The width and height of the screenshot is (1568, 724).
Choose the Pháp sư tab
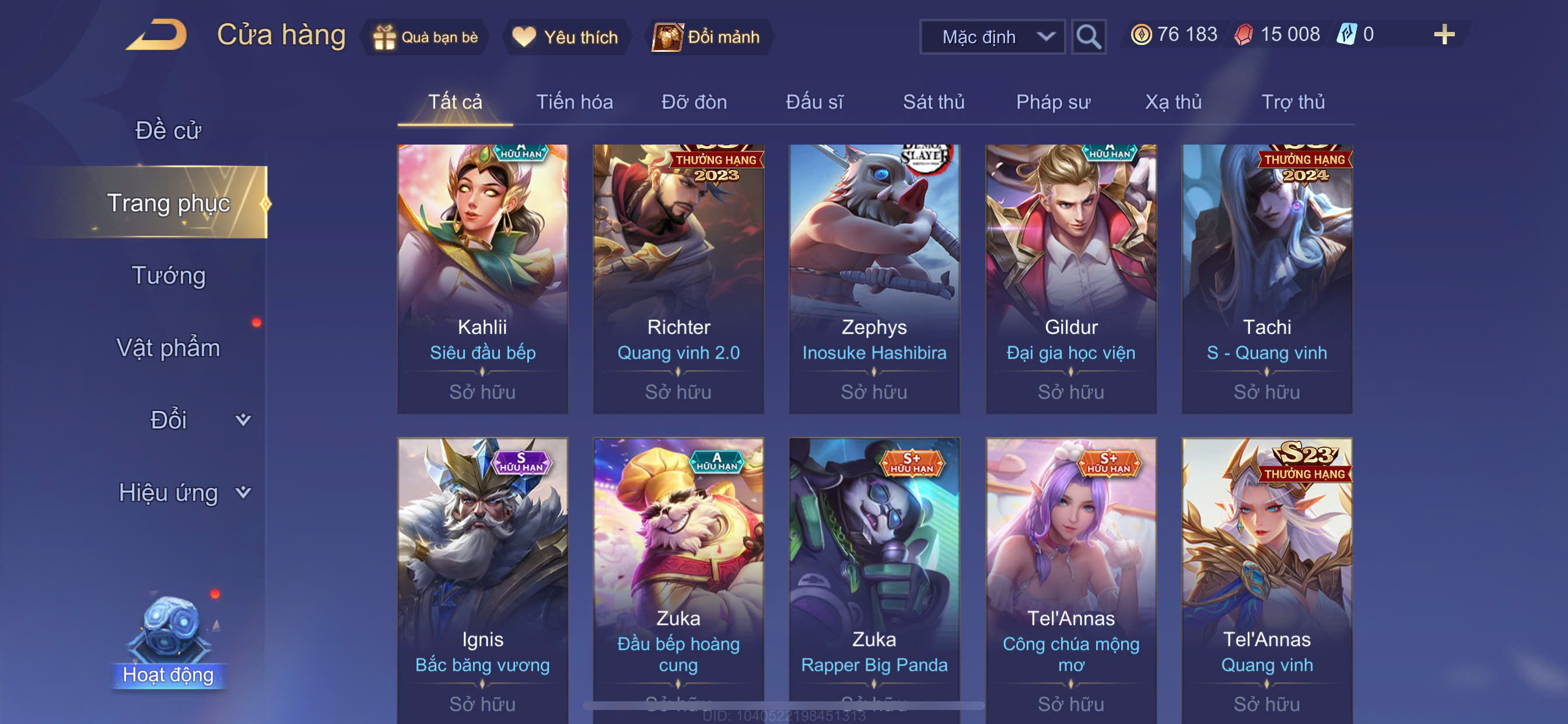(1053, 102)
